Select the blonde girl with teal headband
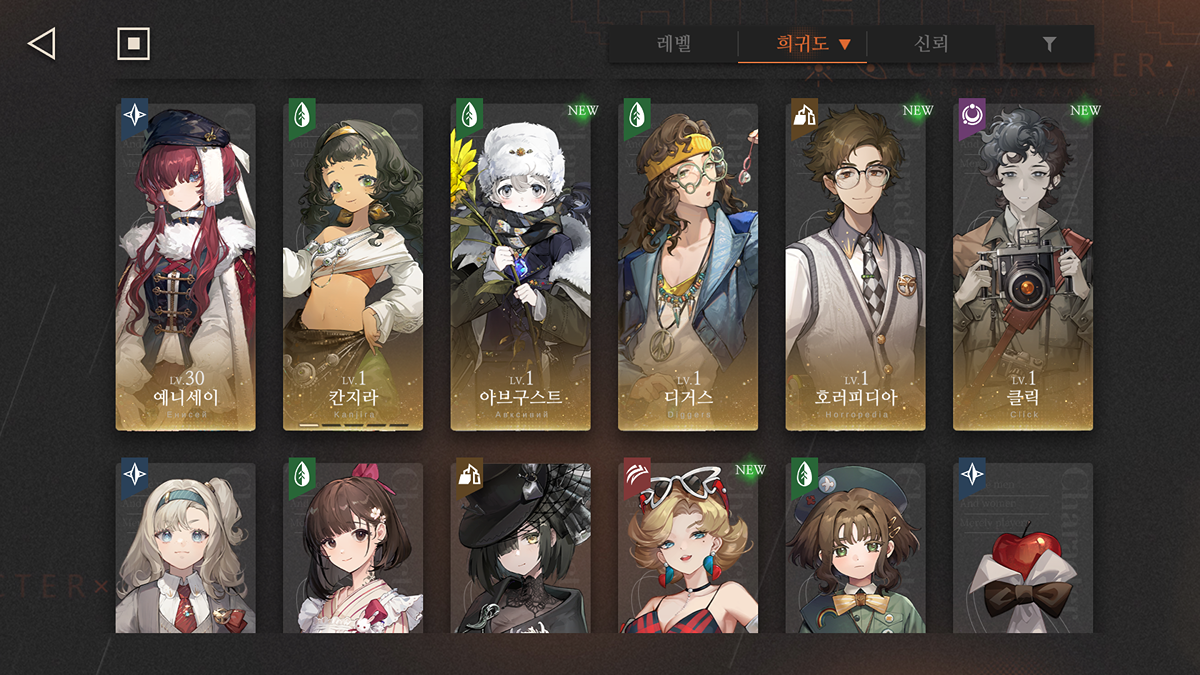 tap(186, 548)
